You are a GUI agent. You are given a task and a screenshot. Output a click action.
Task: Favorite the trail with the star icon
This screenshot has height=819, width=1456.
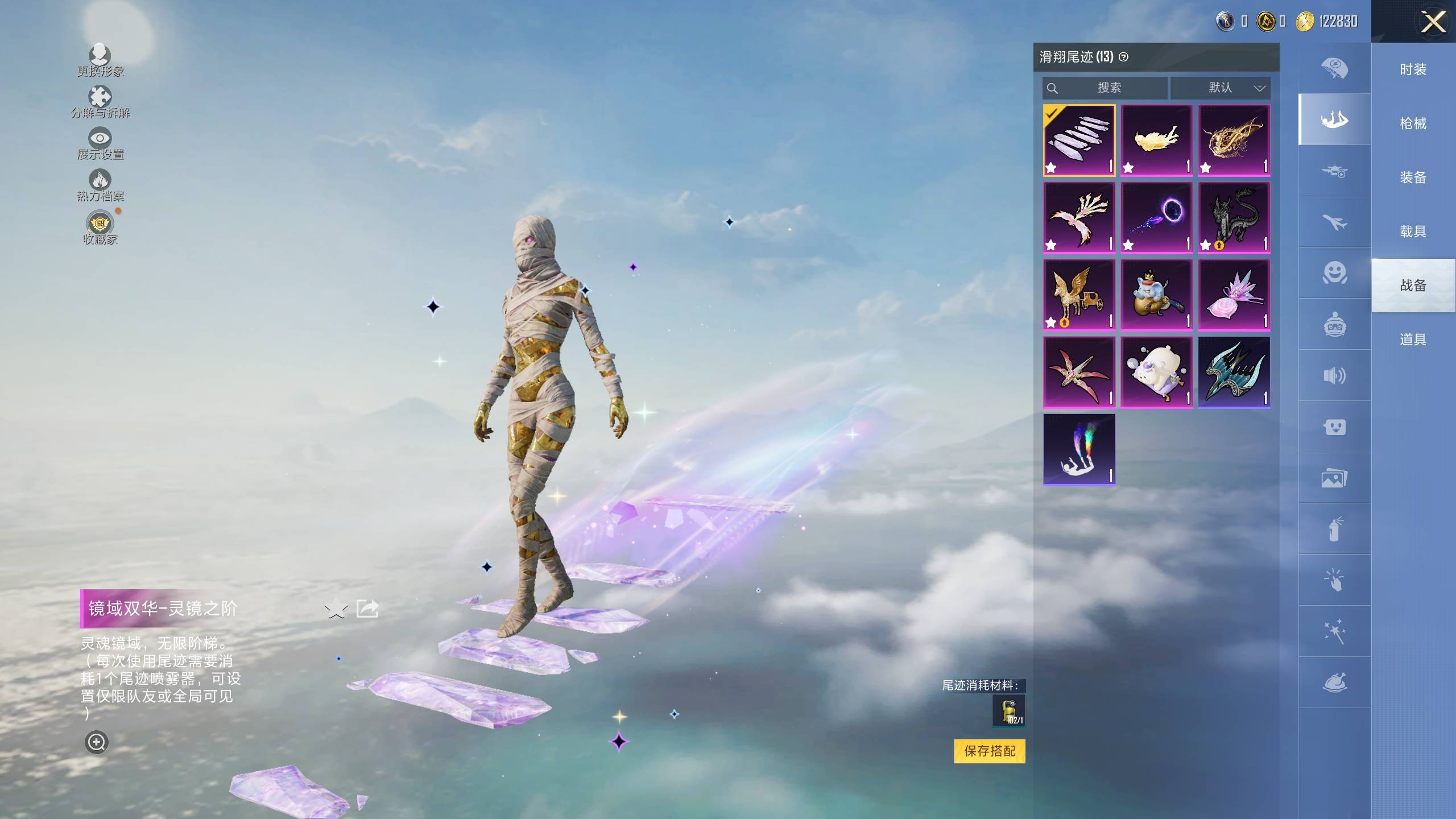[336, 609]
